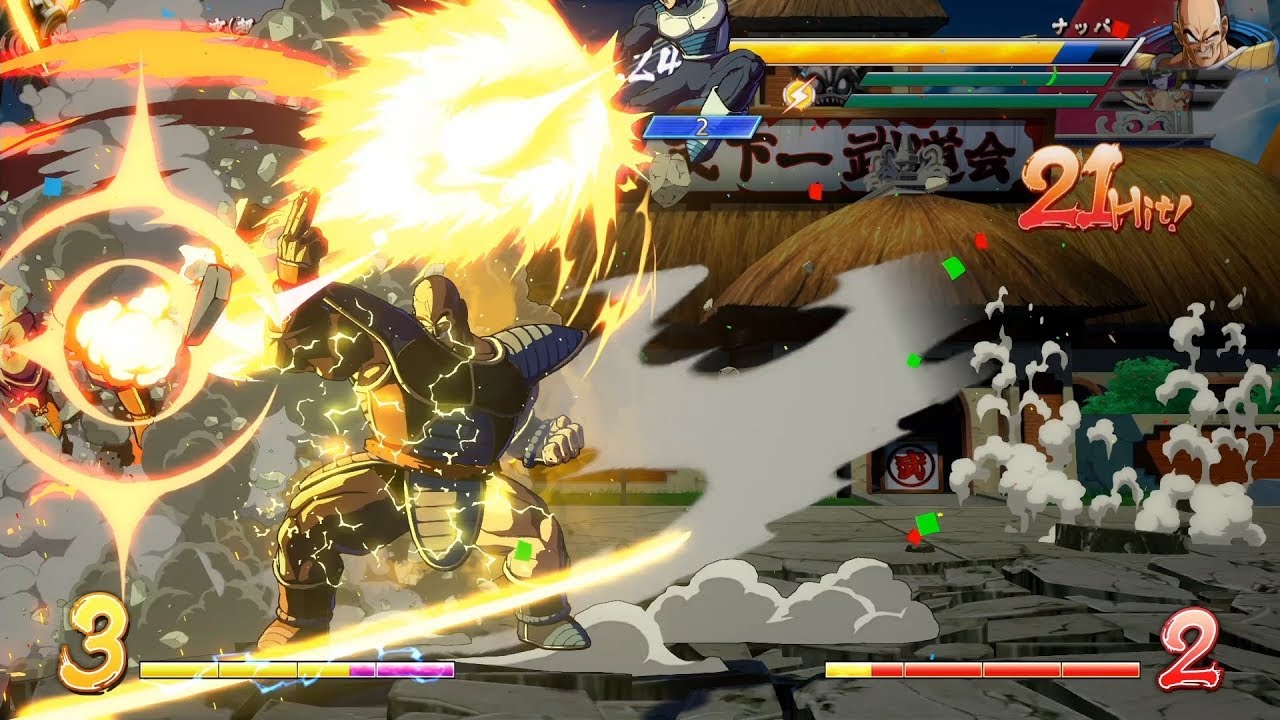This screenshot has height=720, width=1280.
Task: Select the Sparking lightning bolt icon
Action: click(799, 97)
